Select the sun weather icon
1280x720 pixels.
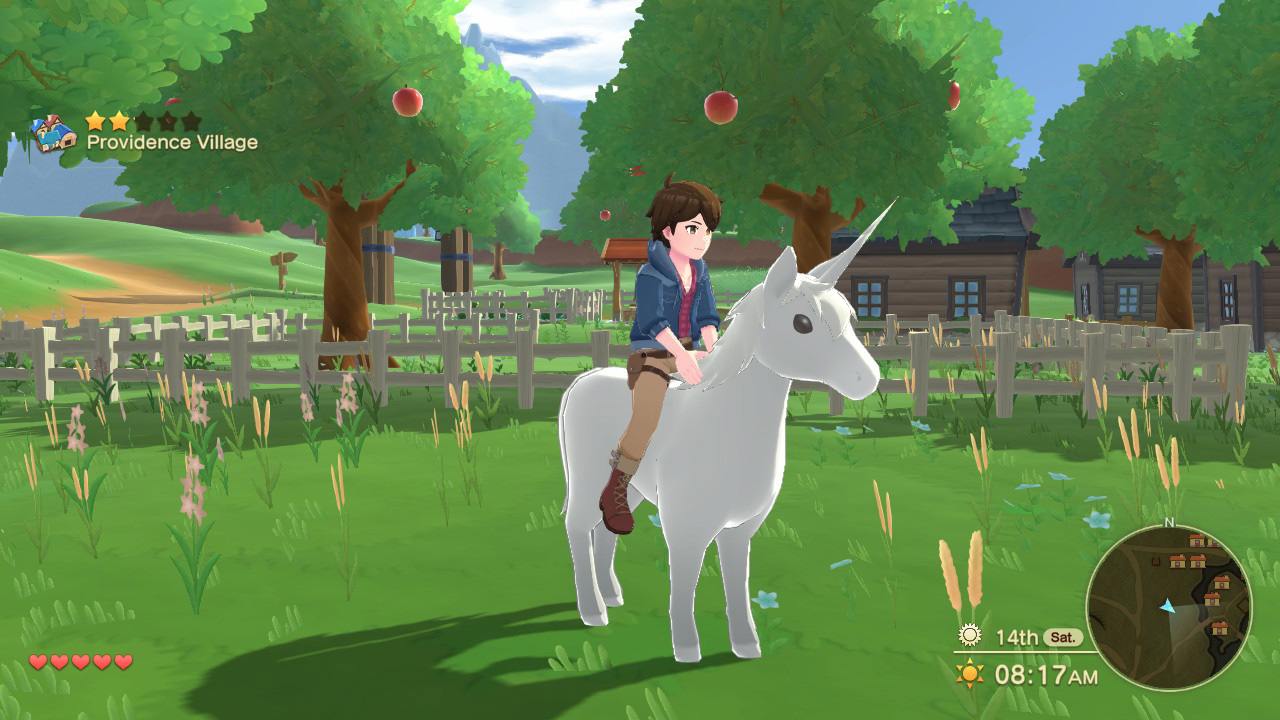[969, 634]
